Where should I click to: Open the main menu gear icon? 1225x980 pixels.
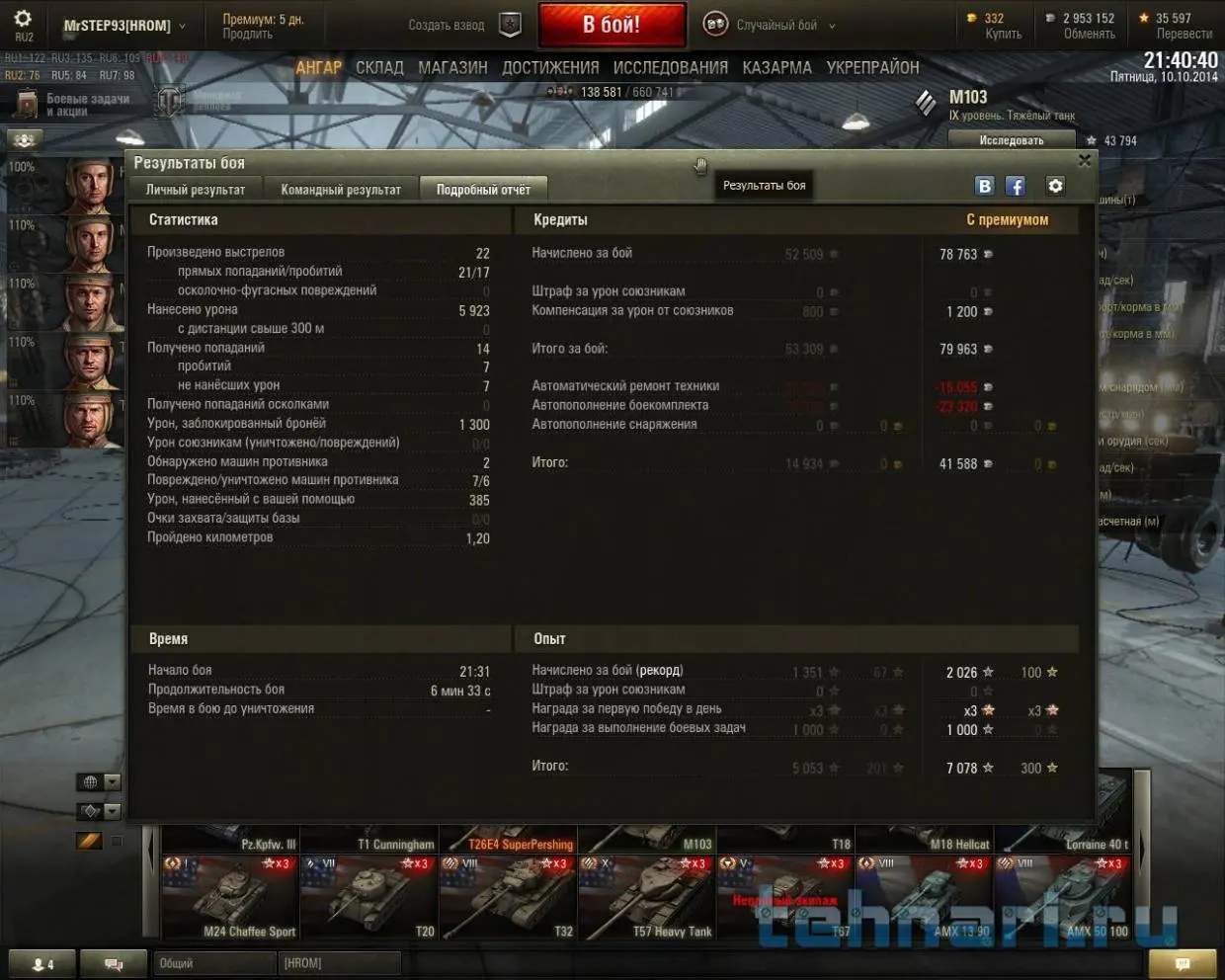click(x=23, y=20)
